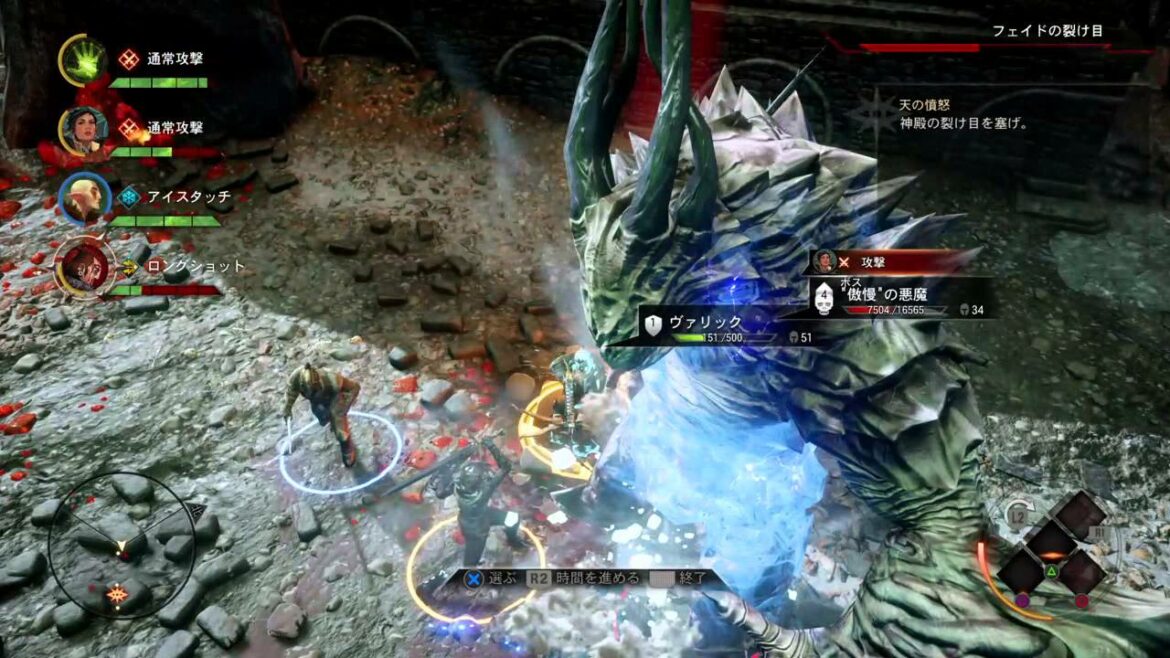Click the ロングショット queued action
Viewport: 1170px width, 658px height.
pyautogui.click(x=196, y=267)
